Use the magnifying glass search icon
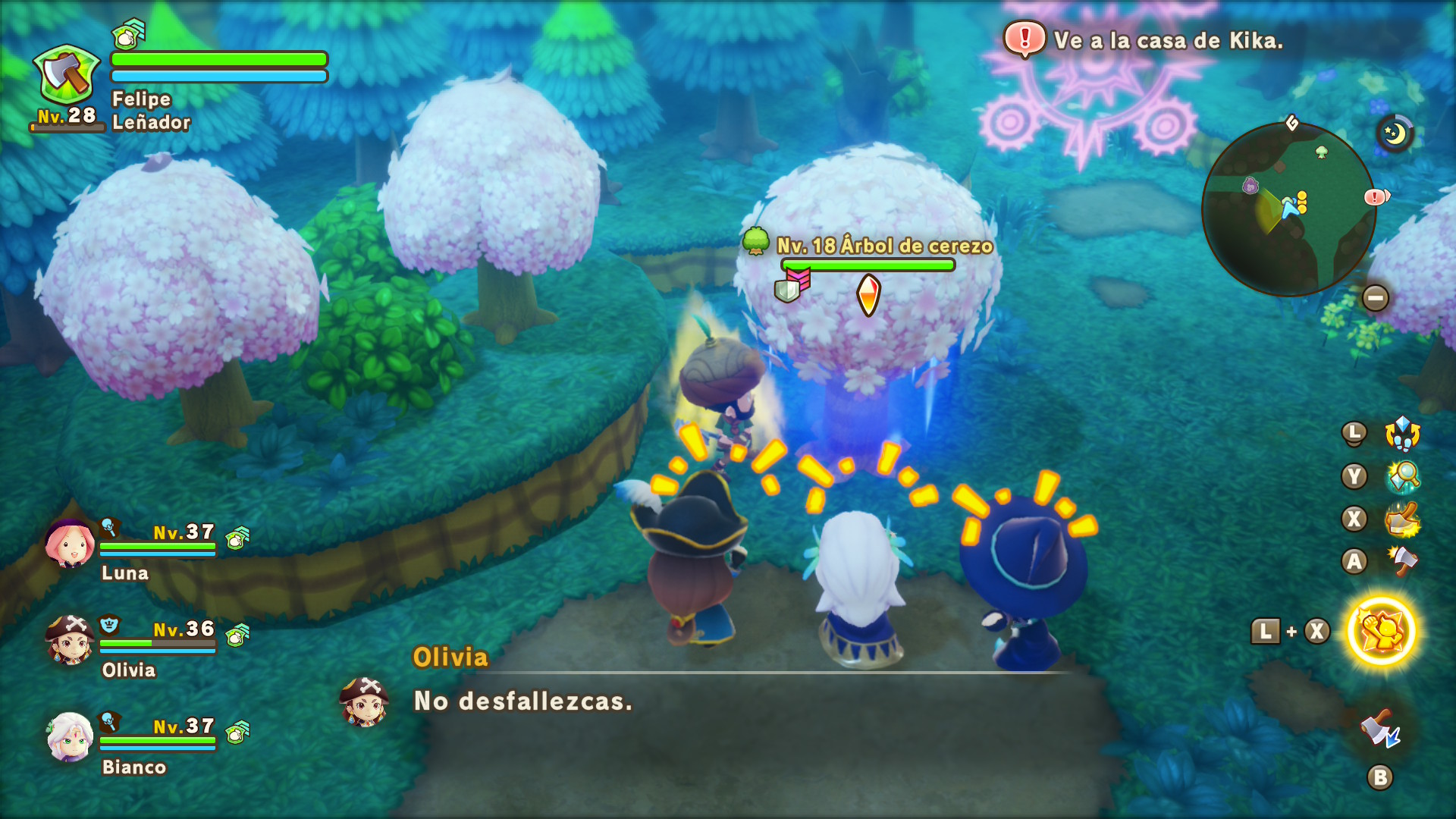1456x819 pixels. point(1402,476)
